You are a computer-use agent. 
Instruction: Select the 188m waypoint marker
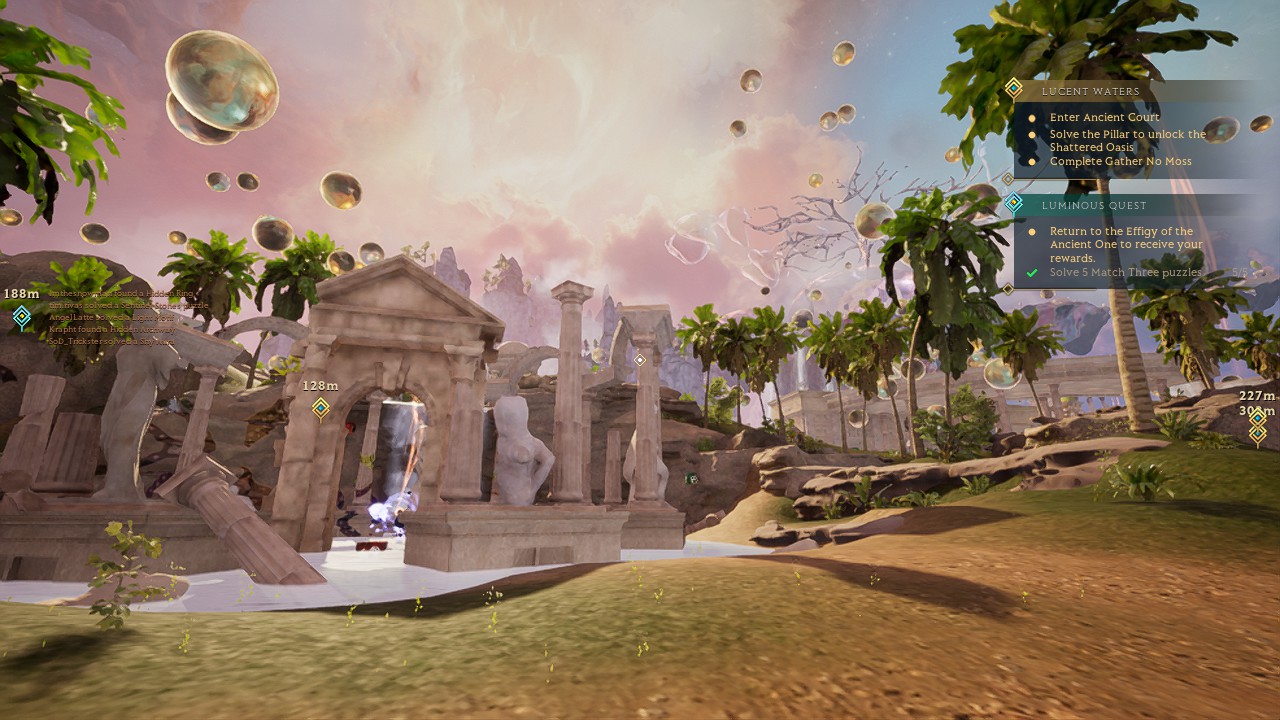[22, 317]
